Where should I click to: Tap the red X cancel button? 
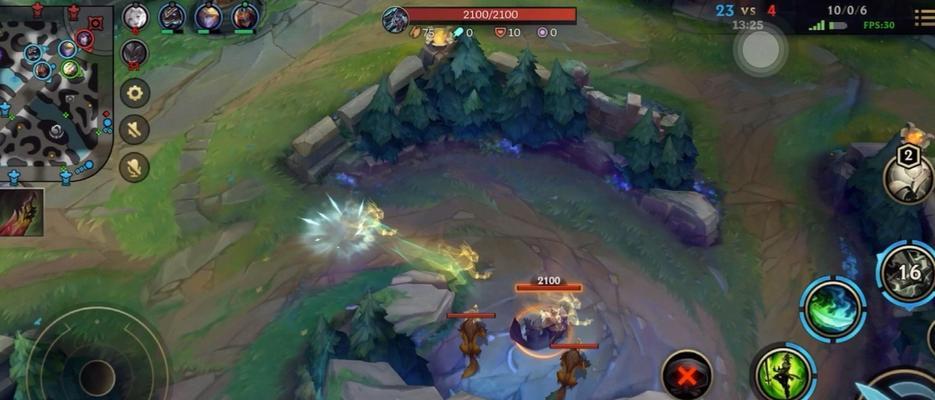tap(686, 375)
